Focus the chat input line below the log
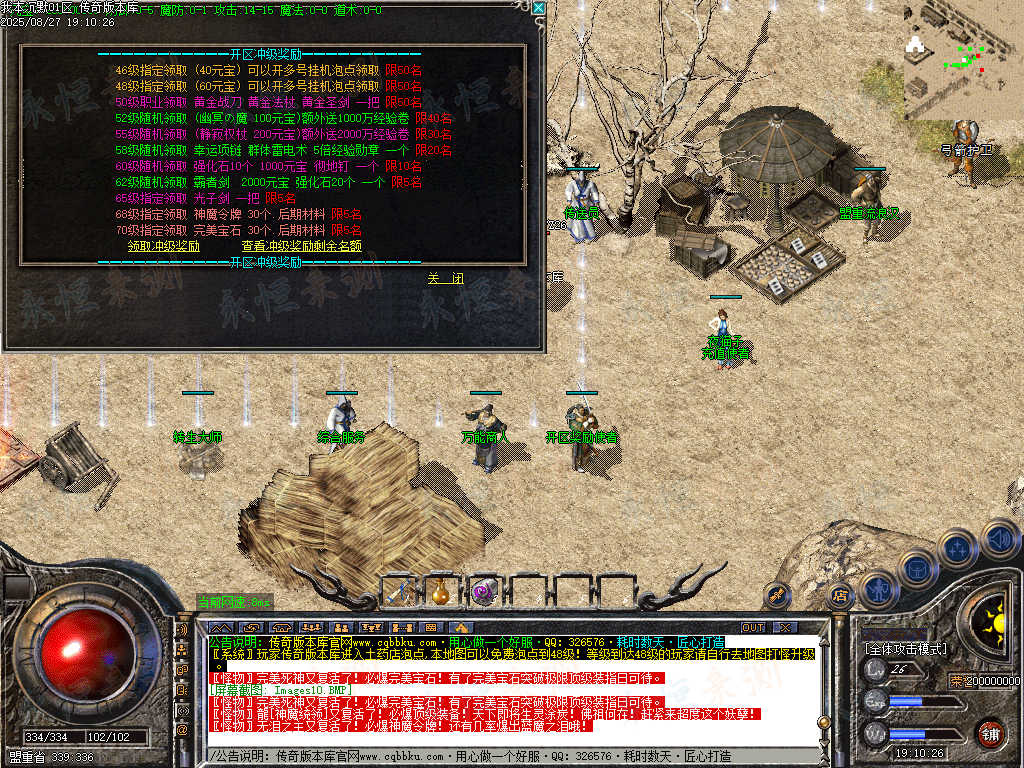The image size is (1024, 768). tap(500, 756)
